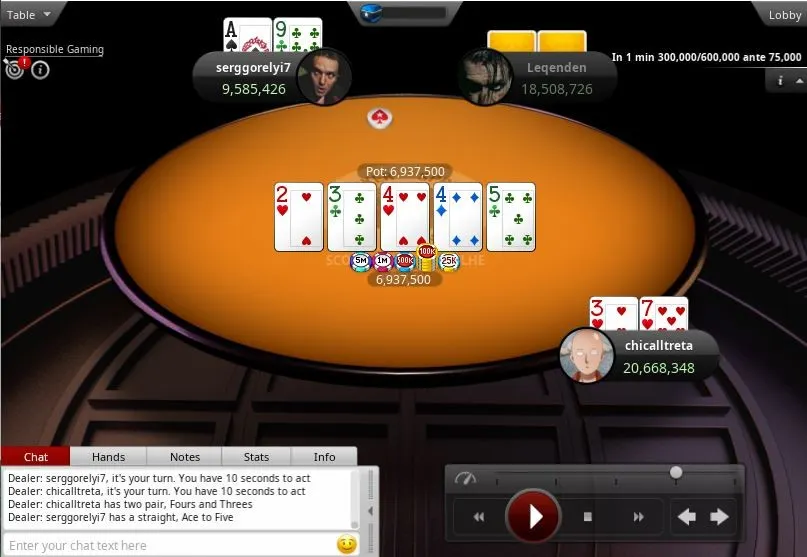Select the Info tab
807x557 pixels.
pos(325,457)
